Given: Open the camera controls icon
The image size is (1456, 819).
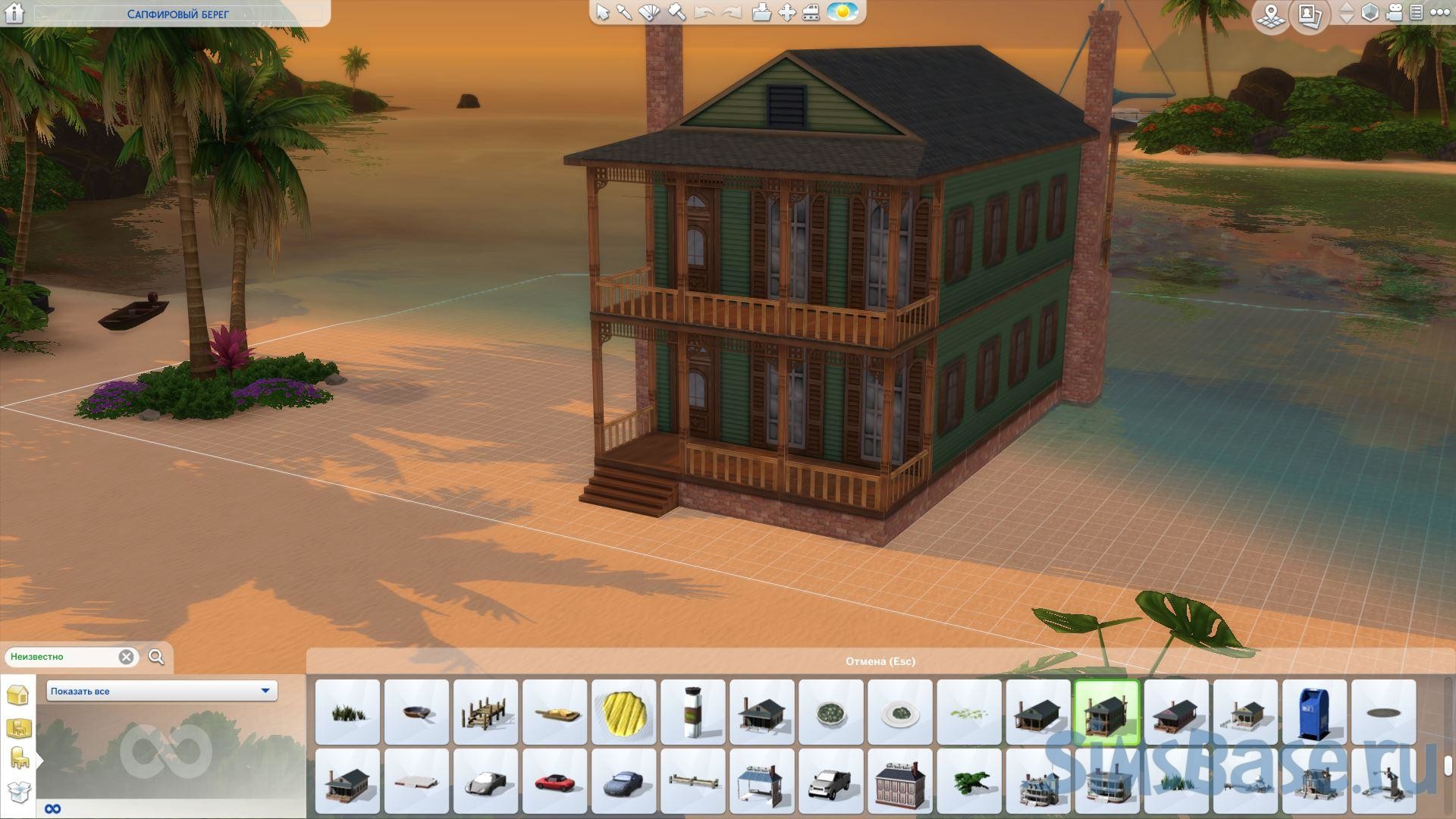Looking at the screenshot, I should [x=1394, y=13].
